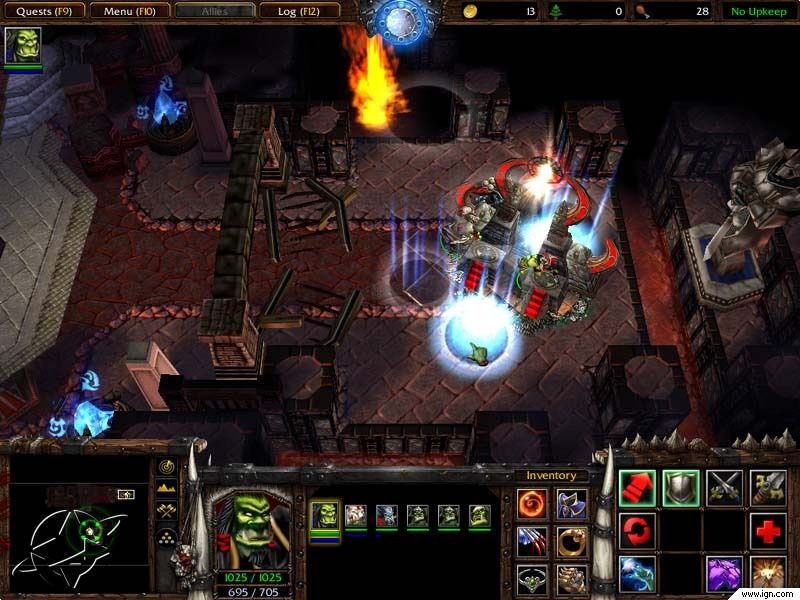
Task: Open the Log (F12) panel
Action: pos(299,11)
